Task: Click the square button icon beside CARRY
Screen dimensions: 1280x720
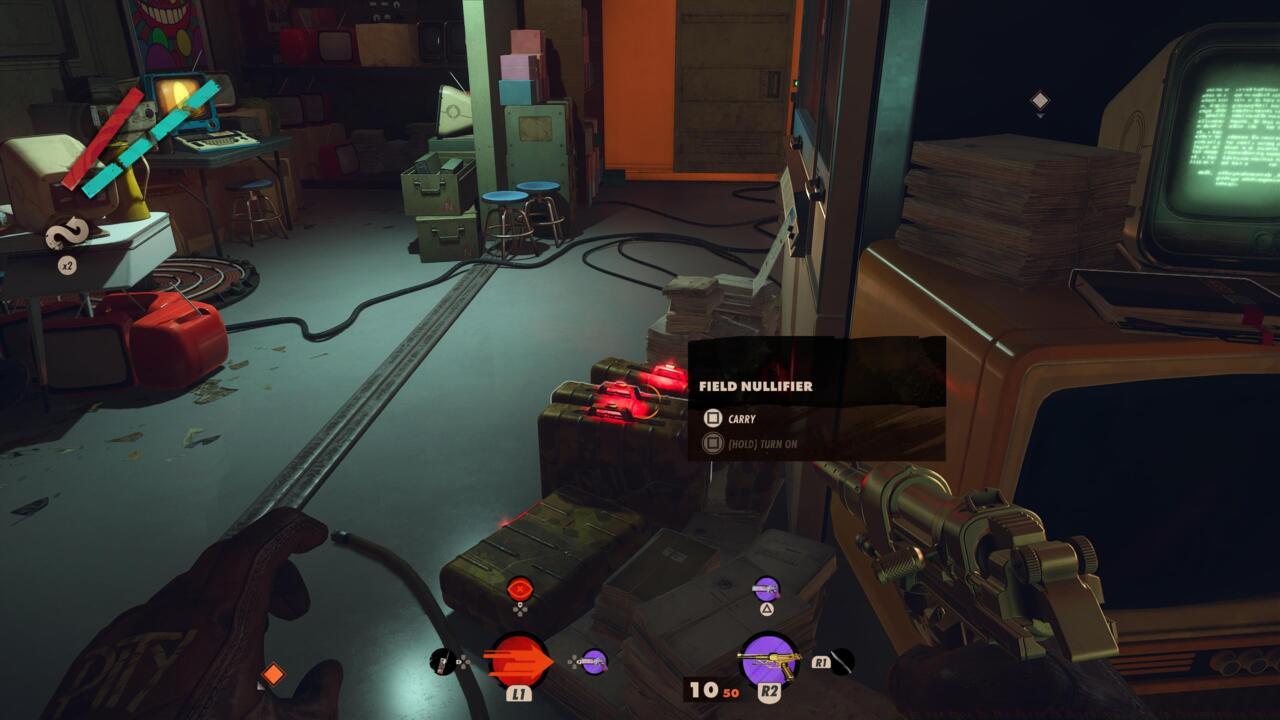Action: (x=713, y=418)
